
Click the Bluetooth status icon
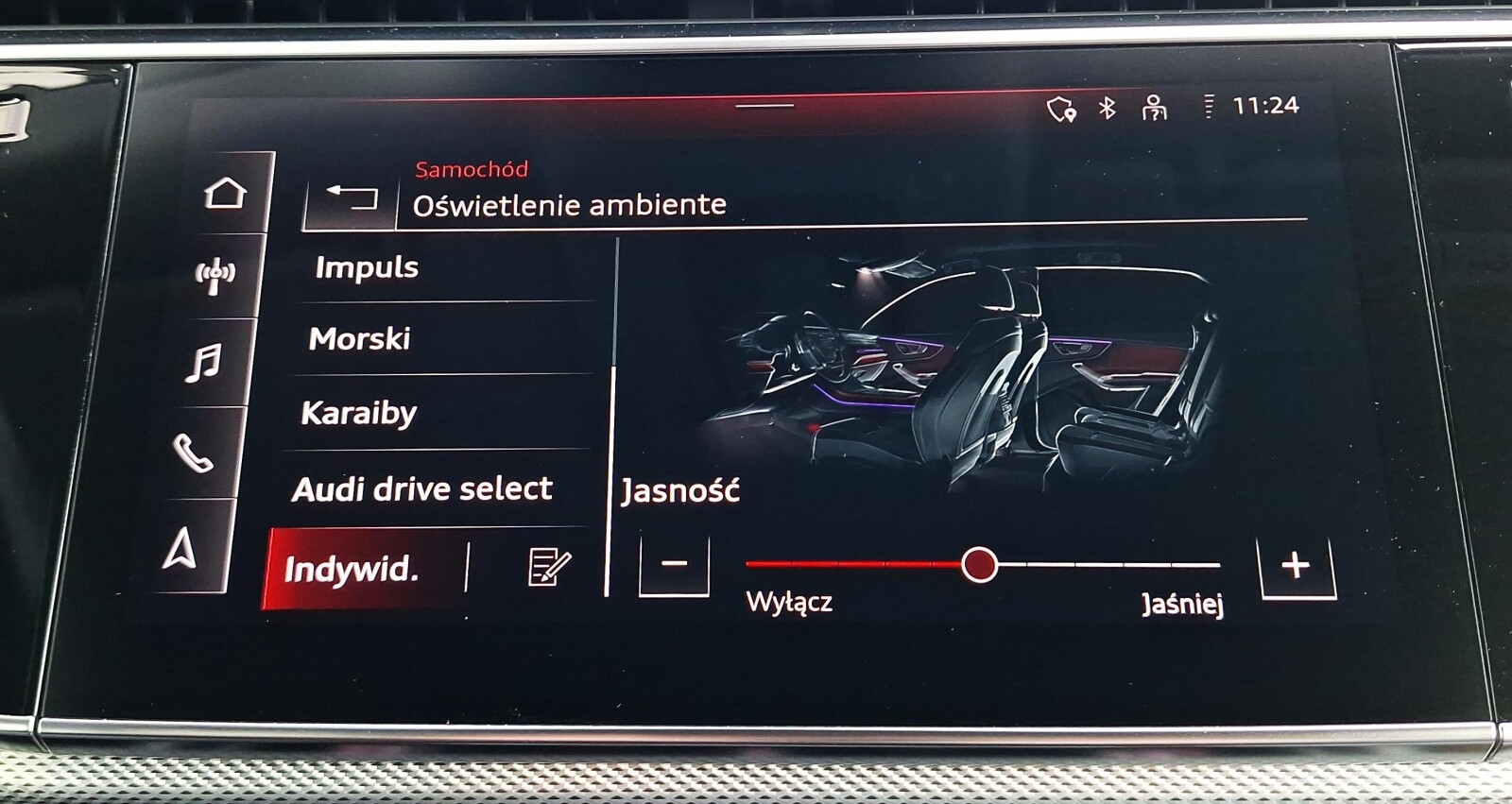coord(1107,109)
